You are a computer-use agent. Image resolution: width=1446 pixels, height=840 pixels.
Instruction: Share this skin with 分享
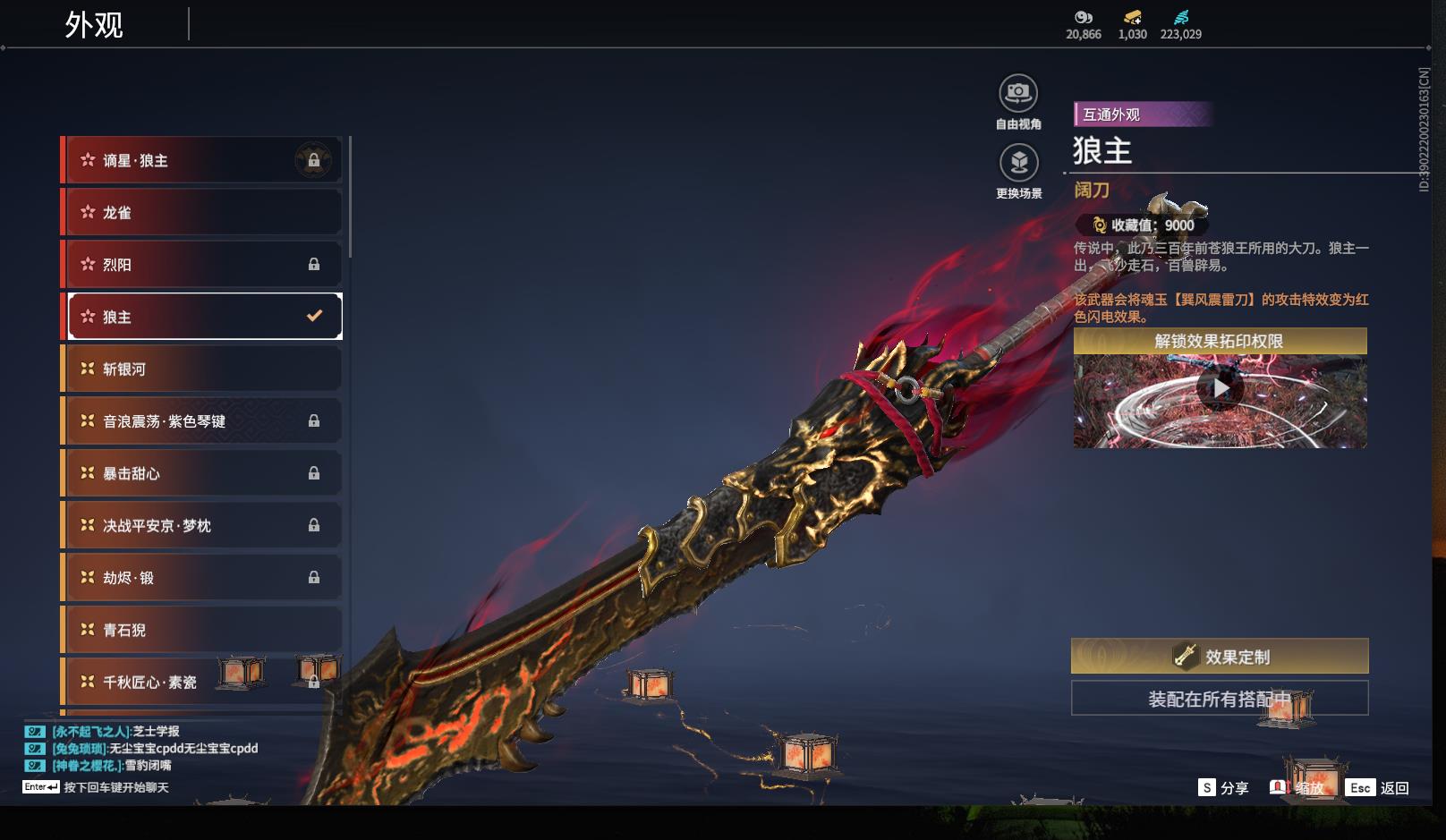click(1223, 787)
